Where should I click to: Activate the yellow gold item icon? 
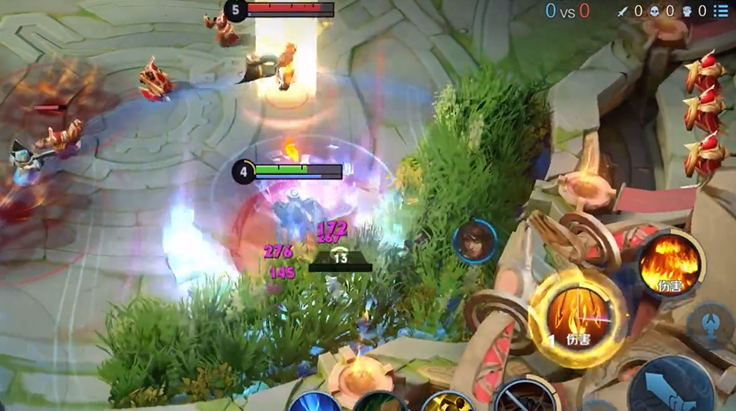click(446, 403)
